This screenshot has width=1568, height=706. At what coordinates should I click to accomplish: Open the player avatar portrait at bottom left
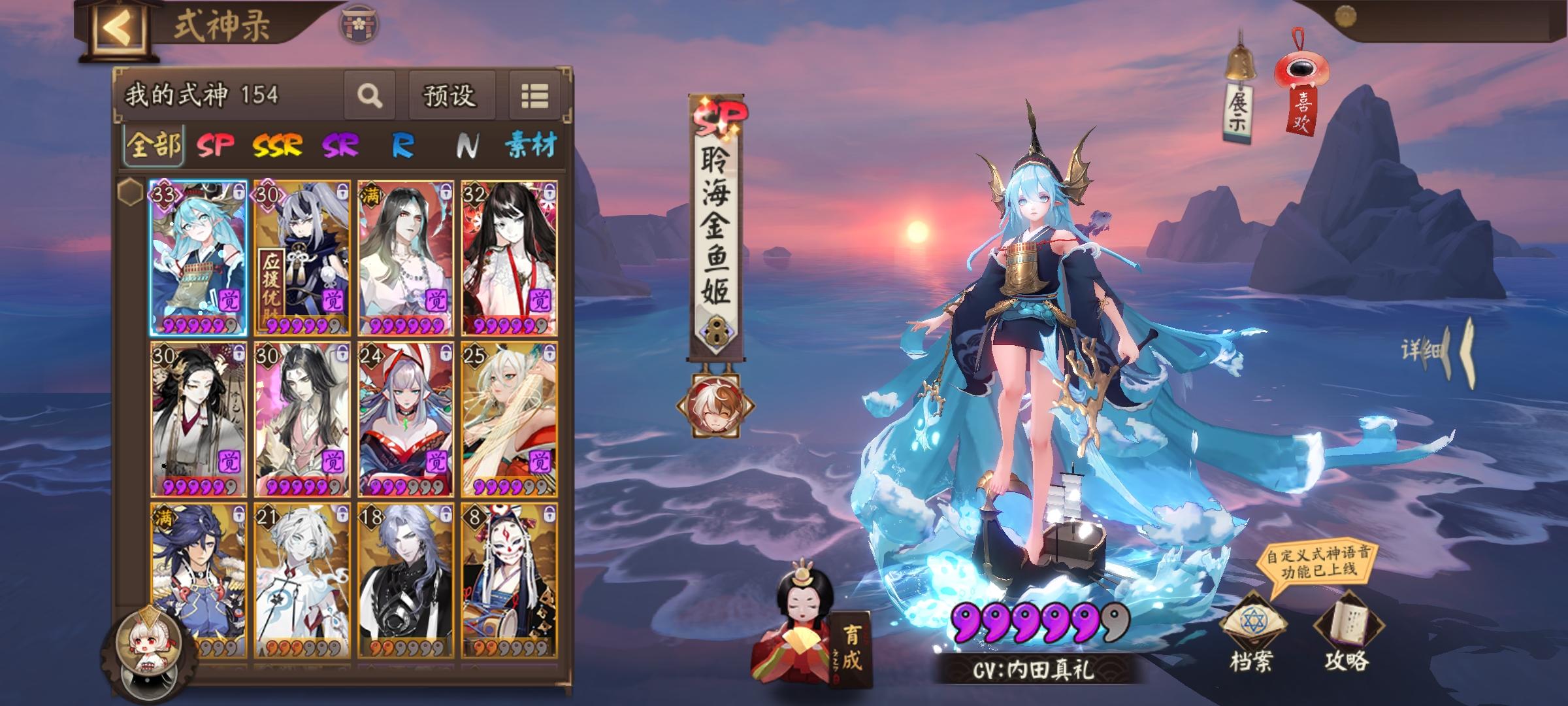point(147,645)
